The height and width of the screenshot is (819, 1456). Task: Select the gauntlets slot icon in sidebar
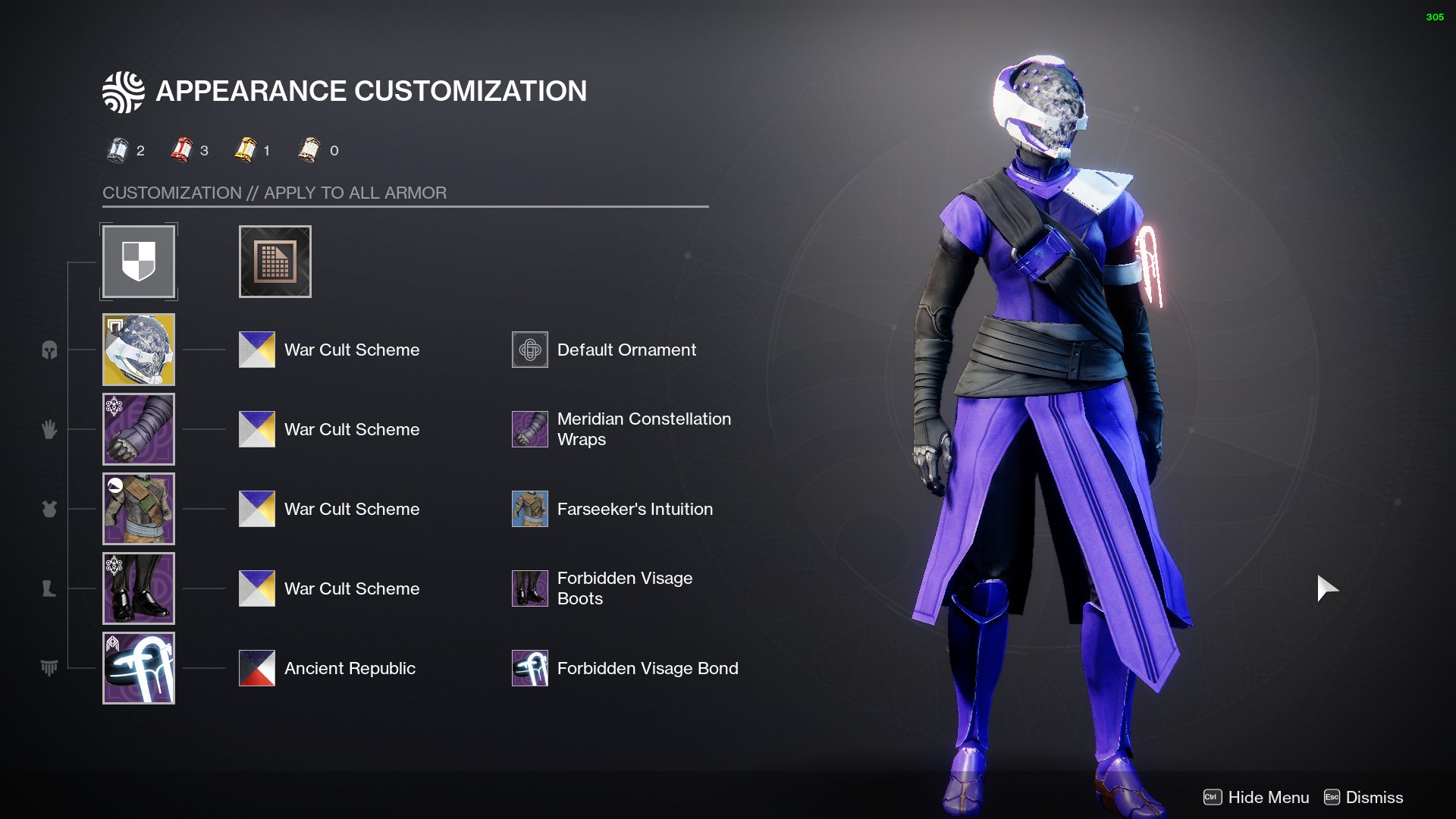point(49,429)
